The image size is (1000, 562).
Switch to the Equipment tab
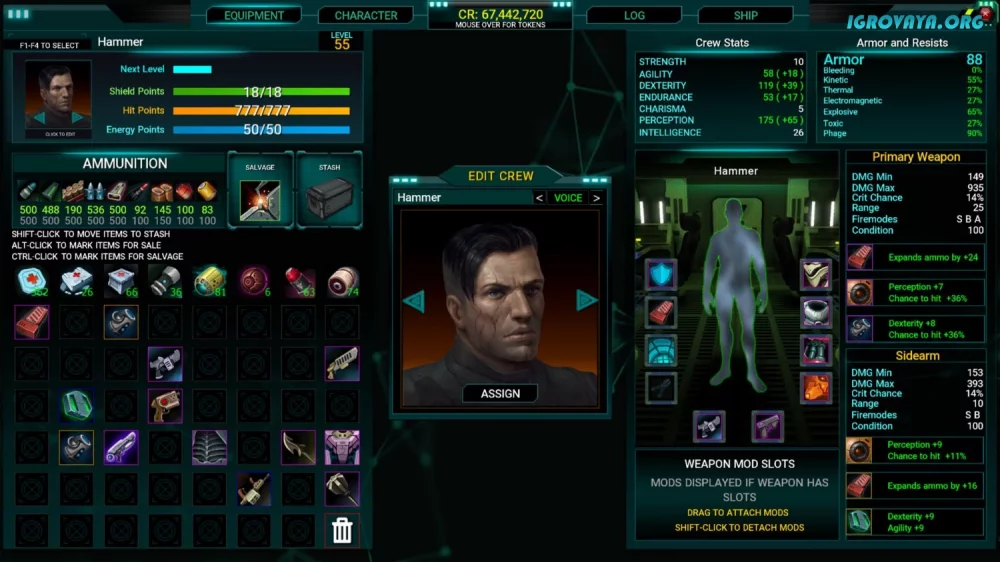(254, 16)
